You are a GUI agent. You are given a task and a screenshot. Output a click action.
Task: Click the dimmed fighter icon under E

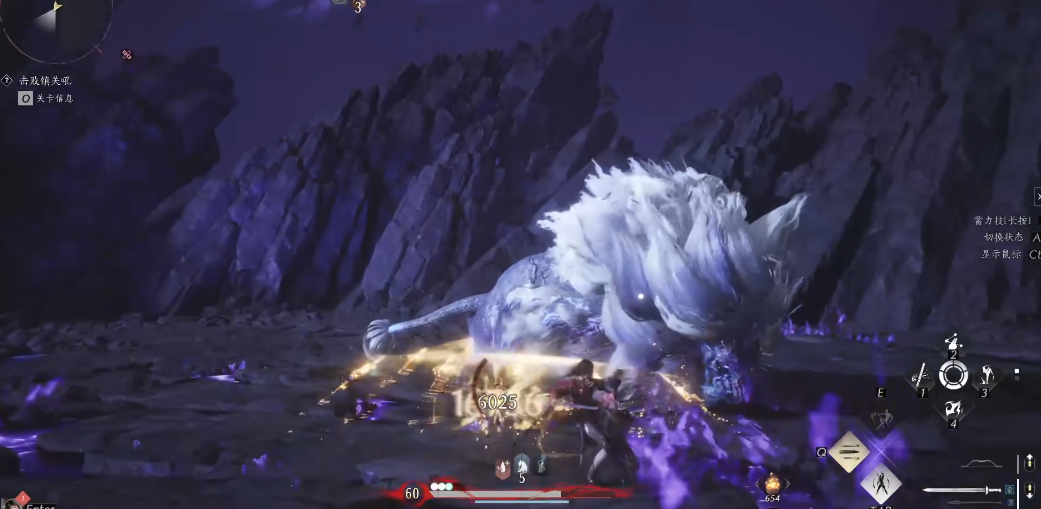click(x=882, y=420)
